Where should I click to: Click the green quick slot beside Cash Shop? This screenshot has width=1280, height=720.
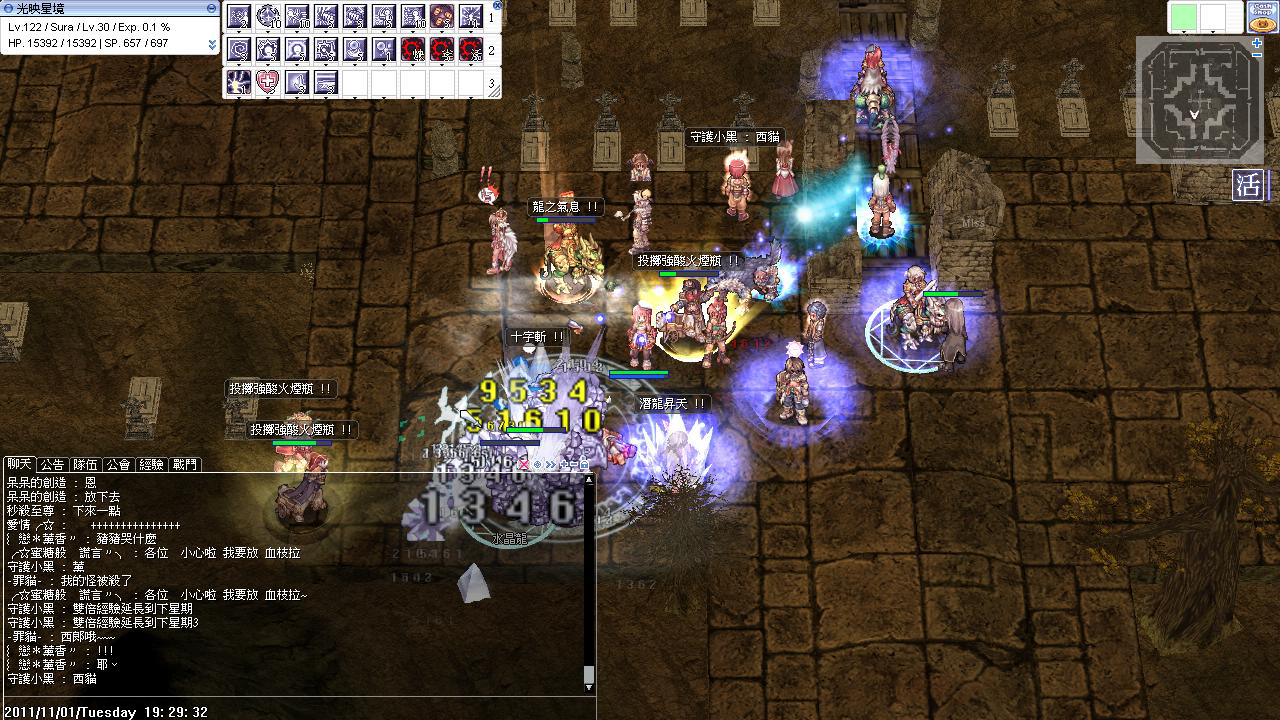1183,17
